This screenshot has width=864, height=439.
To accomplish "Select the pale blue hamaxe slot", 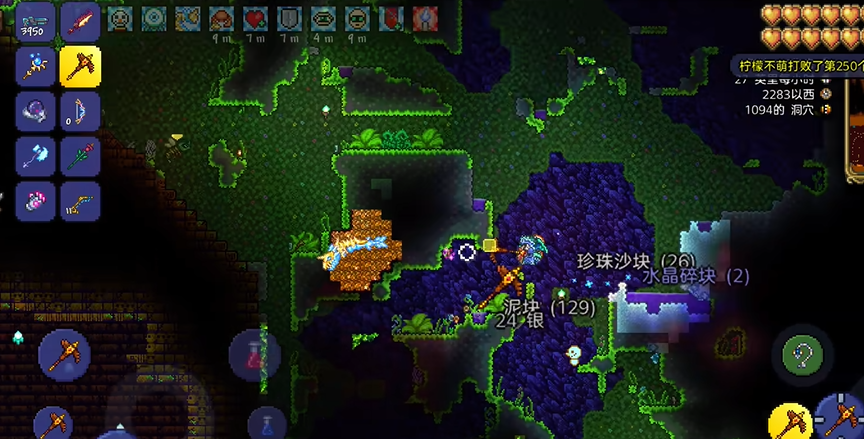I will pos(36,156).
